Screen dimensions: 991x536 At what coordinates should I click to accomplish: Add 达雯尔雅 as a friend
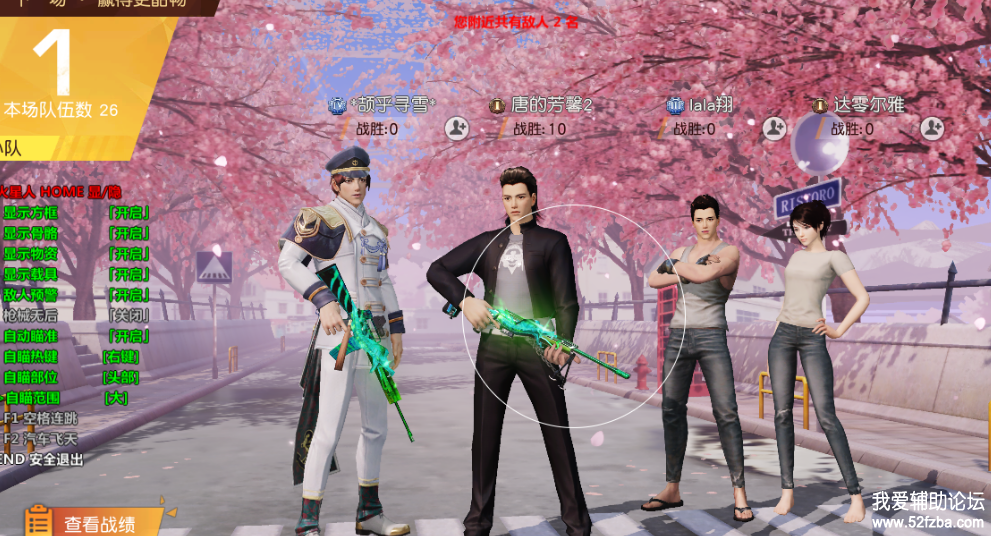(x=931, y=128)
